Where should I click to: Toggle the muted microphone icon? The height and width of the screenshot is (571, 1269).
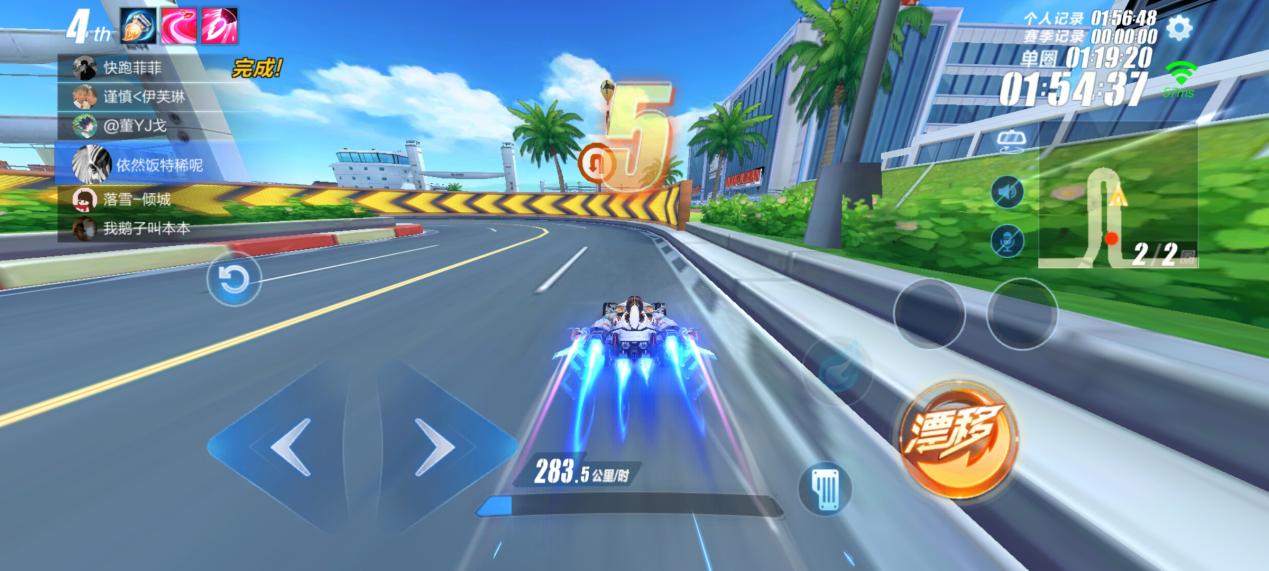click(x=1007, y=240)
